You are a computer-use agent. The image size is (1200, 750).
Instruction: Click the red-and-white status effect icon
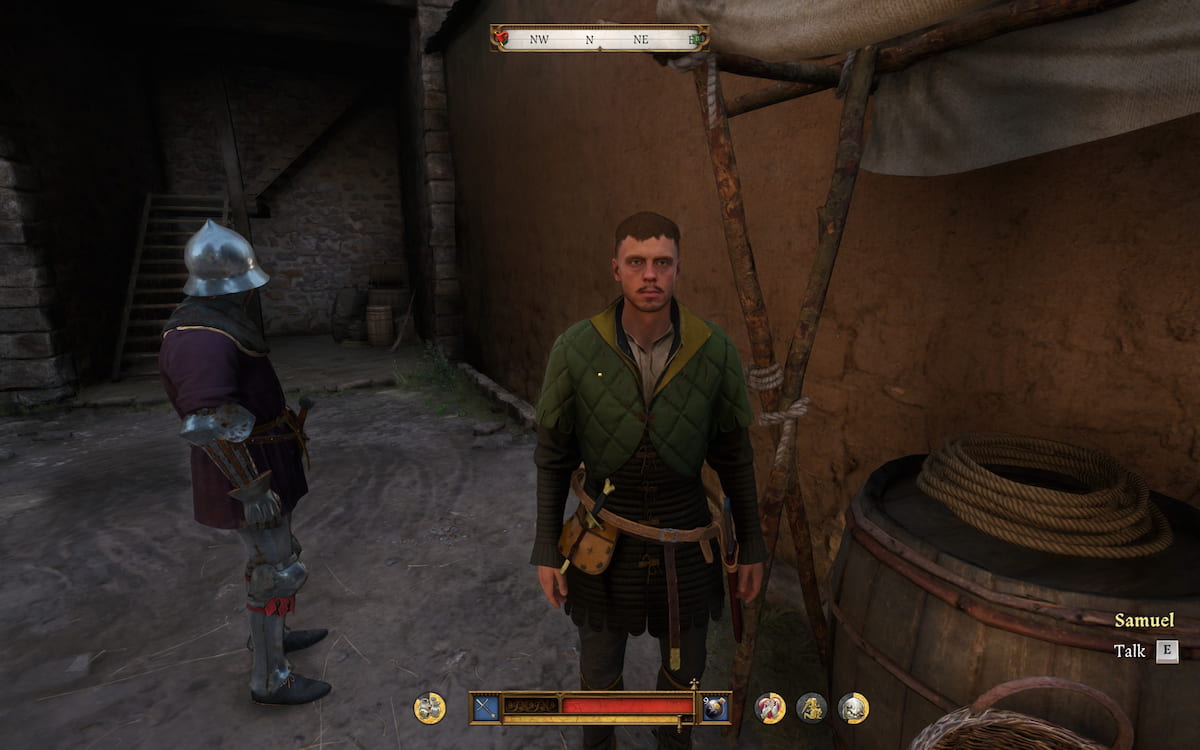(770, 708)
